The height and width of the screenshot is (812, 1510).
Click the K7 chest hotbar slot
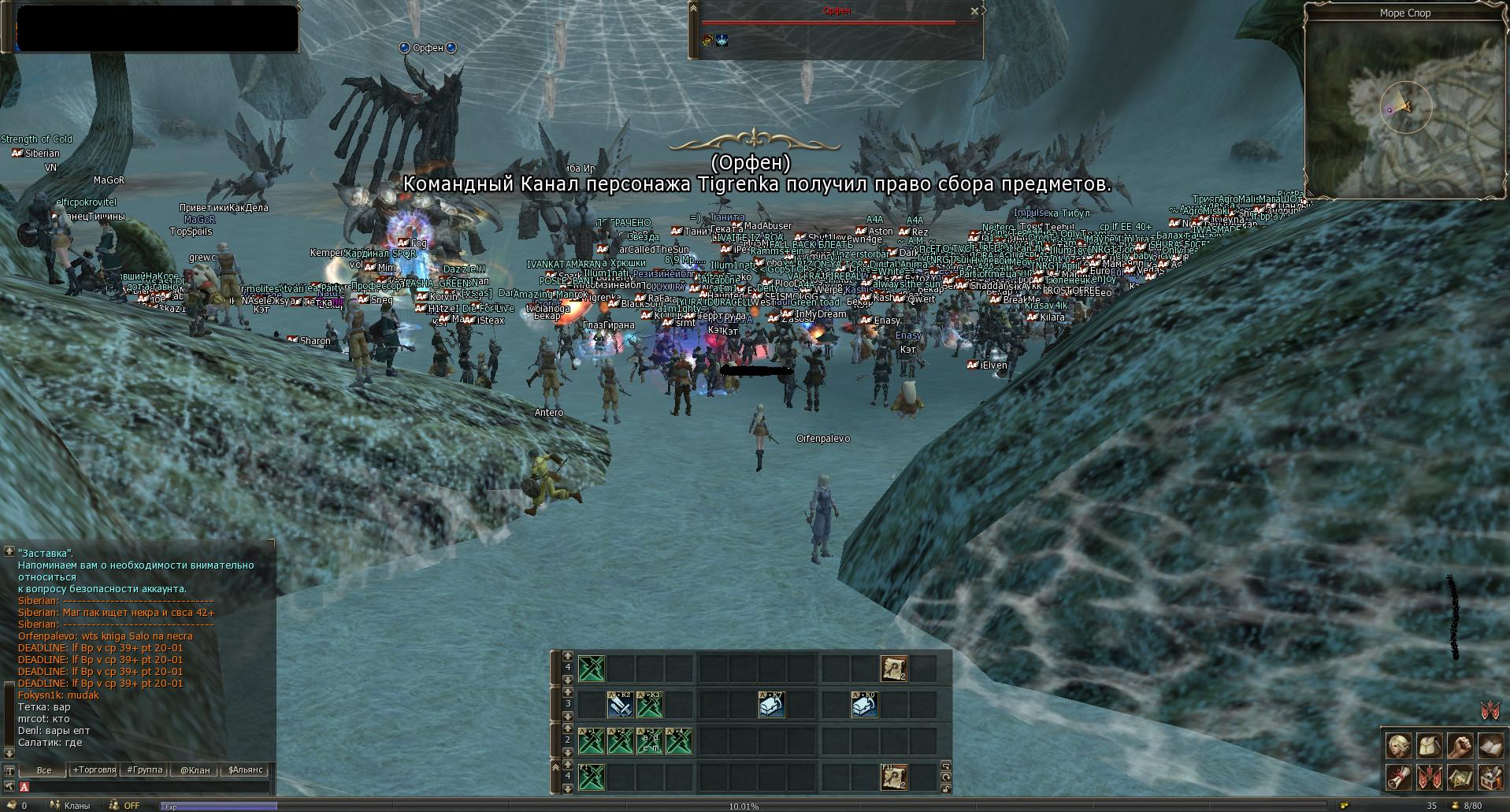pos(771,704)
